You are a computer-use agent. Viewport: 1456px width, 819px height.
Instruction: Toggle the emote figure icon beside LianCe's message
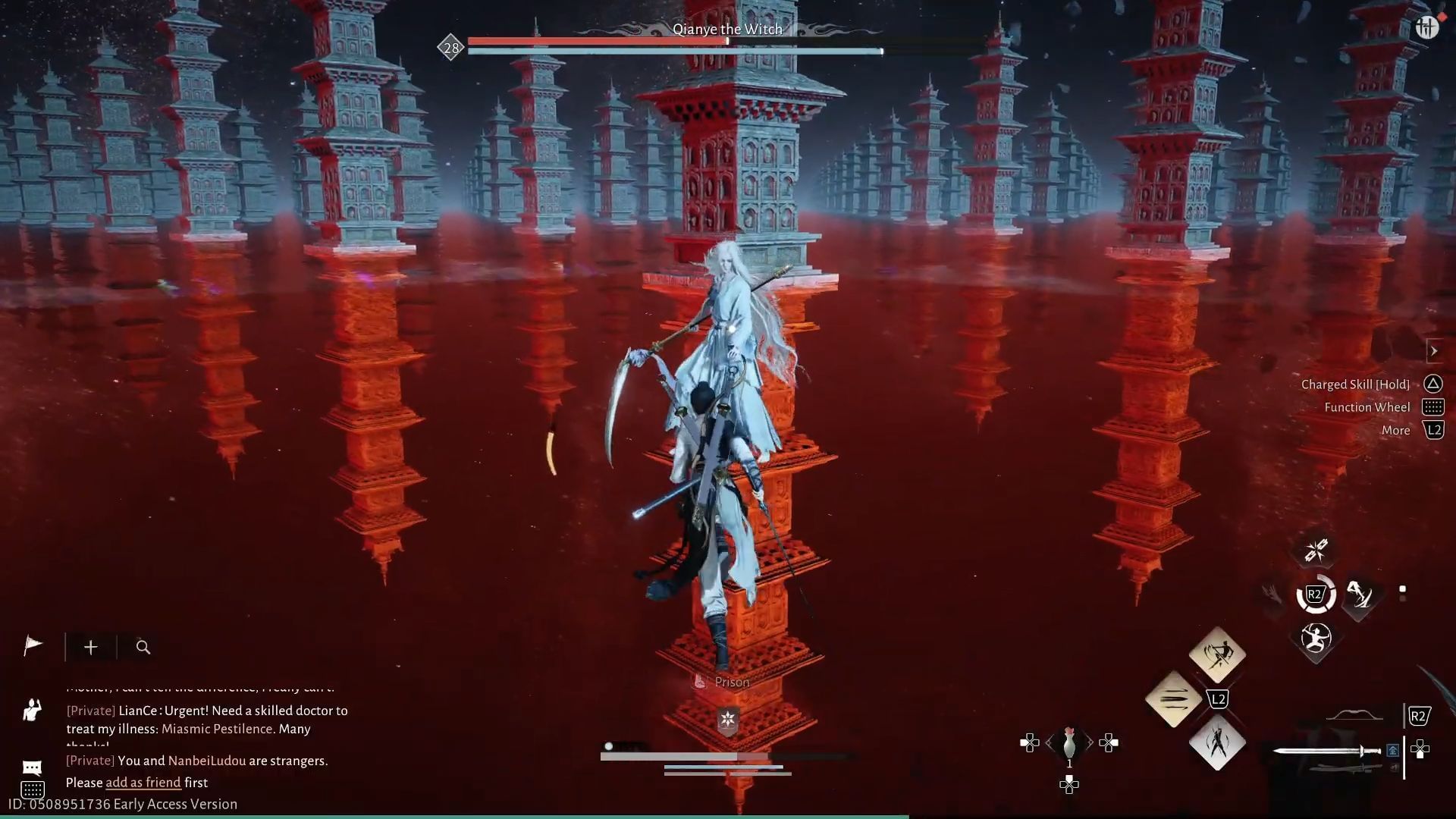coord(31,711)
